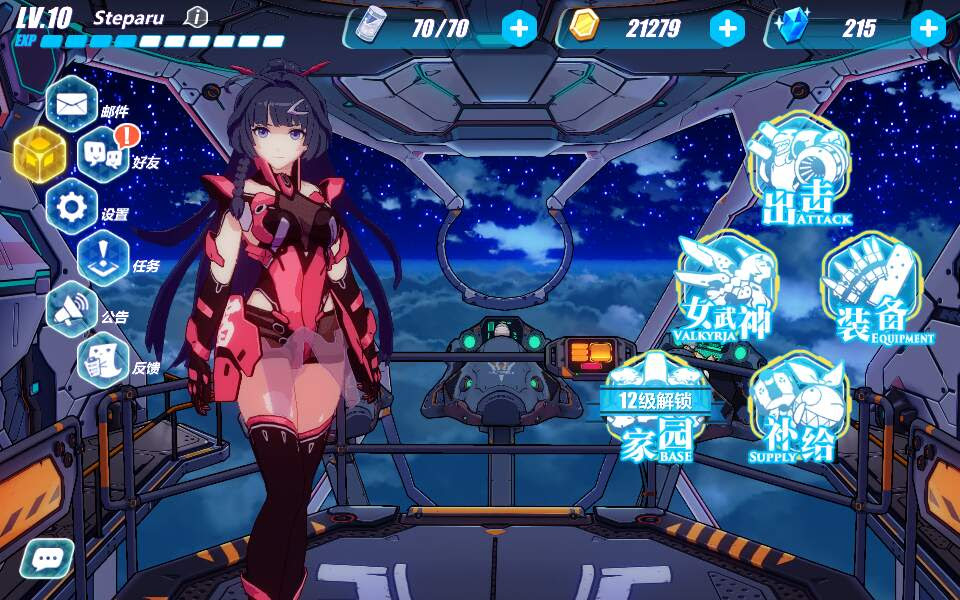Add stamina with the plus button
Screen dimensions: 960x600
pos(519,28)
